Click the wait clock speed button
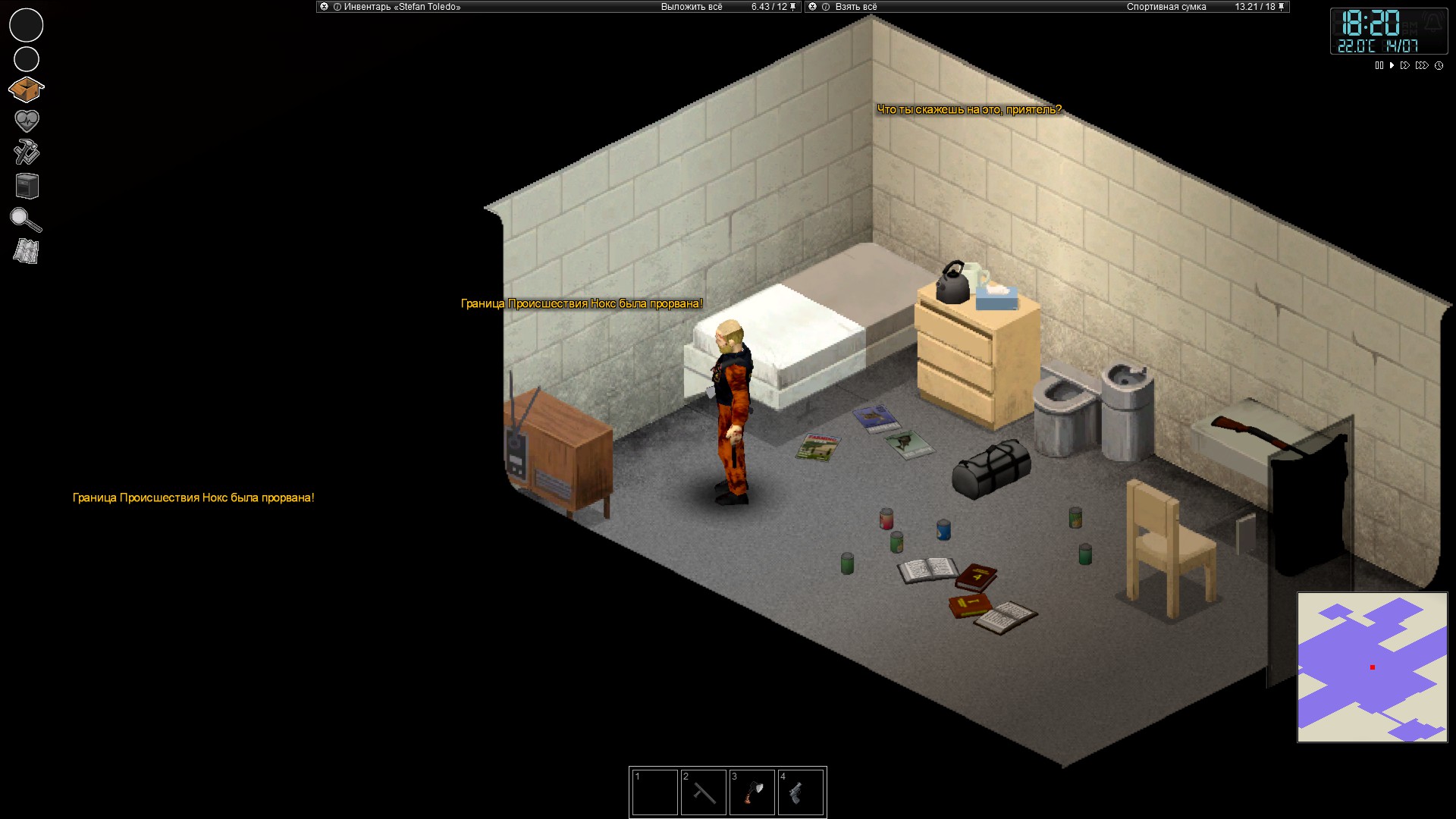Viewport: 1456px width, 819px height. coord(1439,66)
